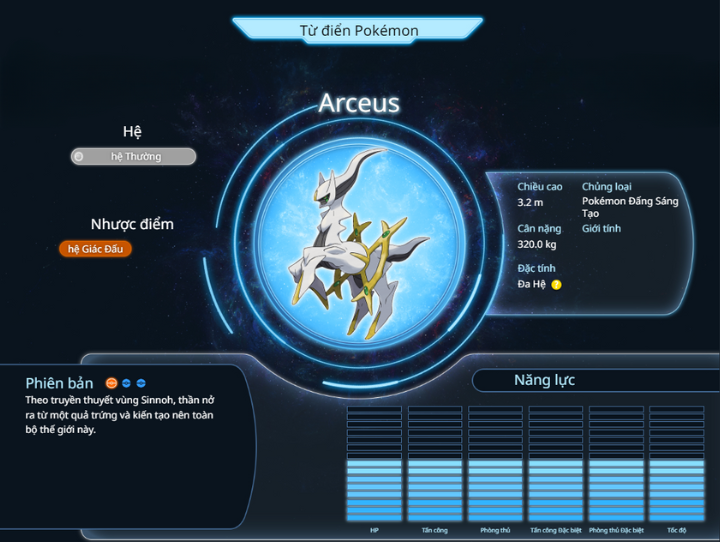Click the Từ điển Pokémon header banner
This screenshot has height=542, width=720.
point(359,30)
